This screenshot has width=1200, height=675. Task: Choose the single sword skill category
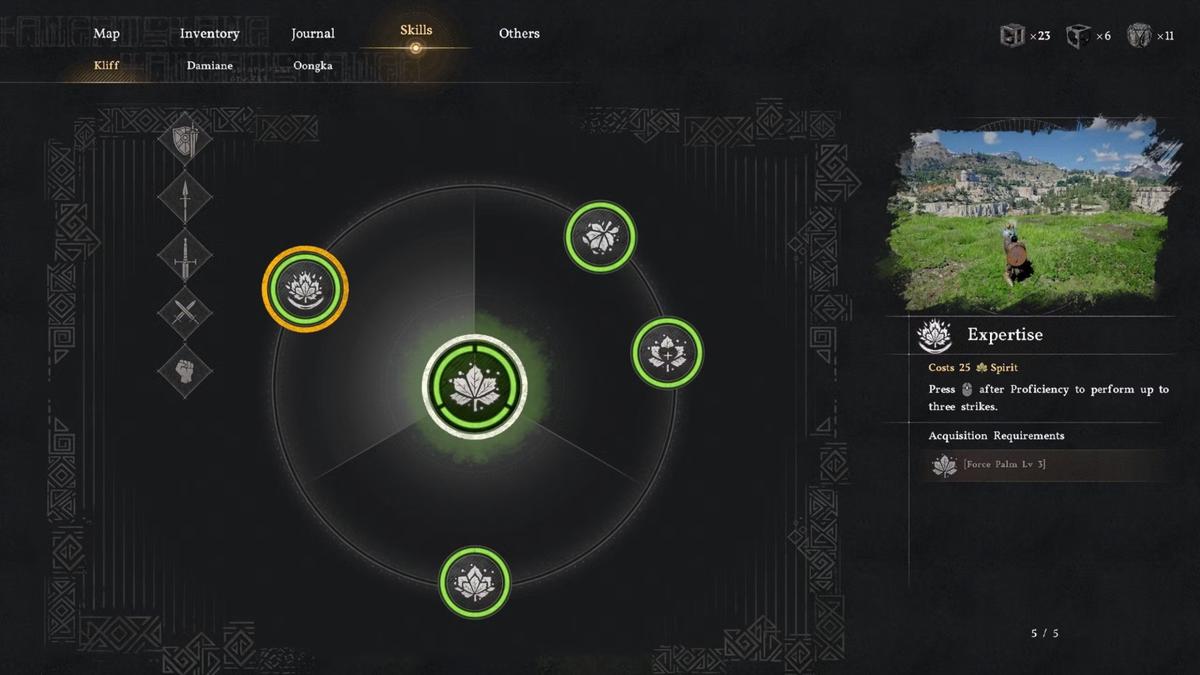[x=185, y=256]
